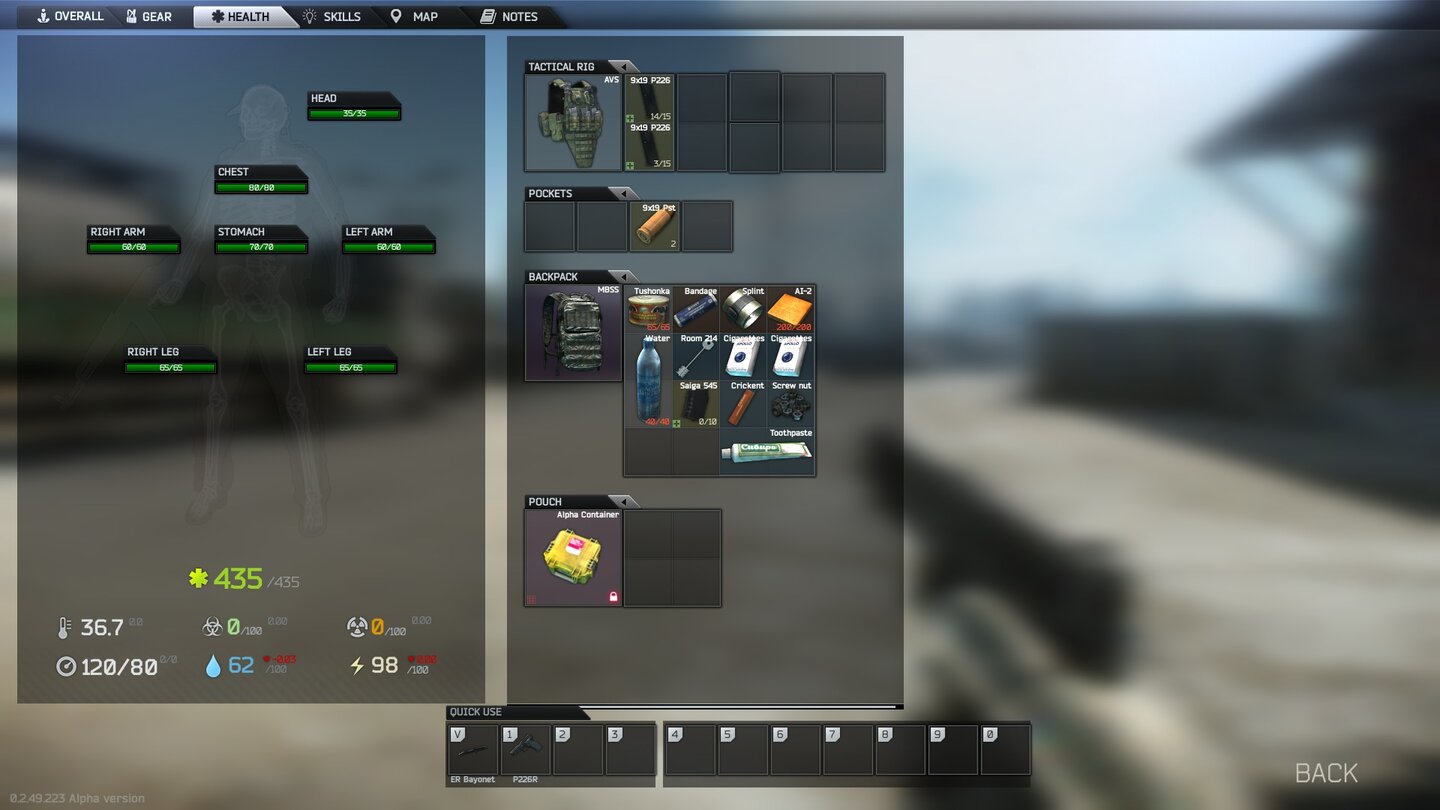Screen dimensions: 1440x810
Task: Click the Bandage in the backpack
Action: point(696,308)
